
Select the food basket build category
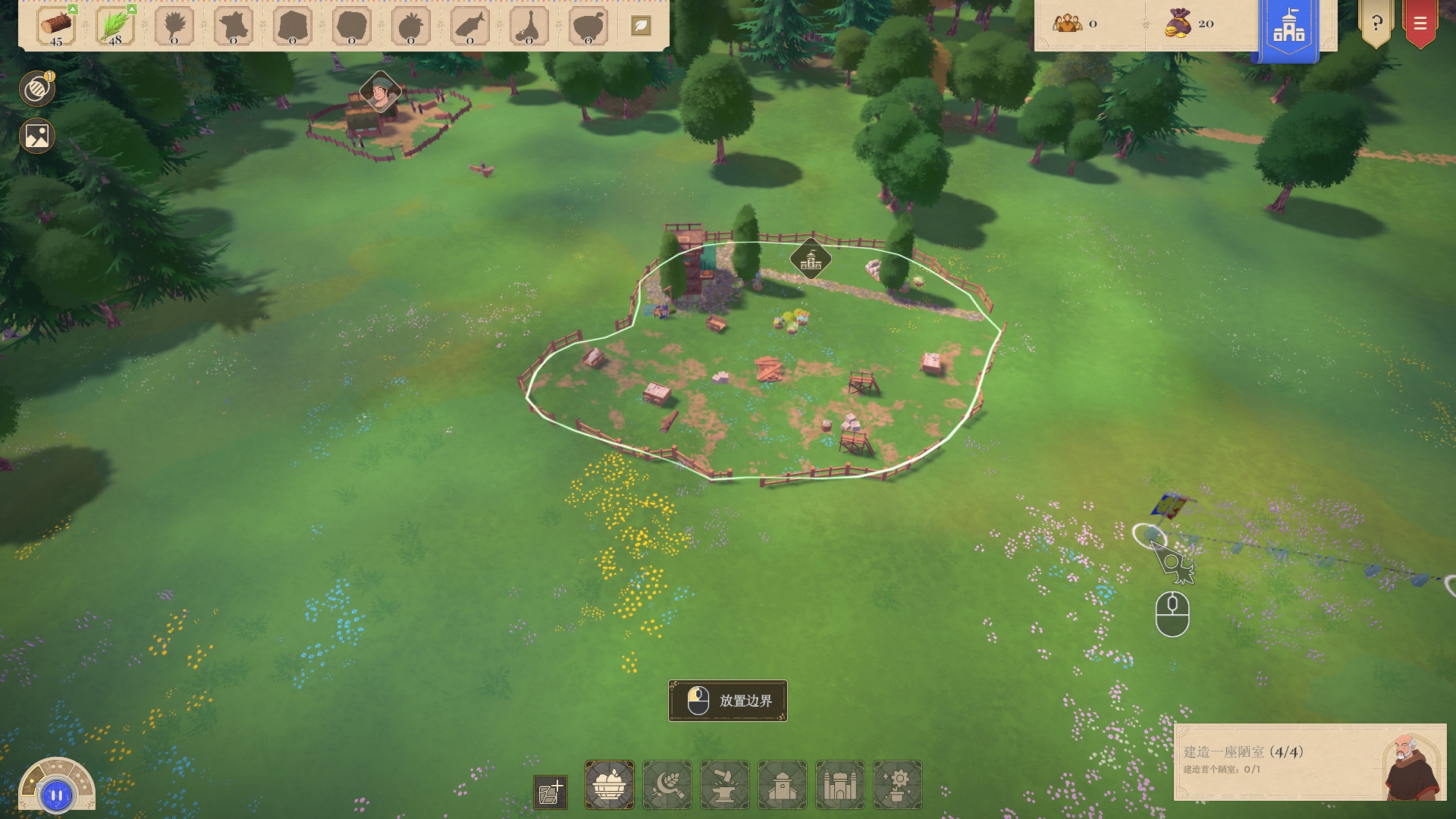coord(609,785)
